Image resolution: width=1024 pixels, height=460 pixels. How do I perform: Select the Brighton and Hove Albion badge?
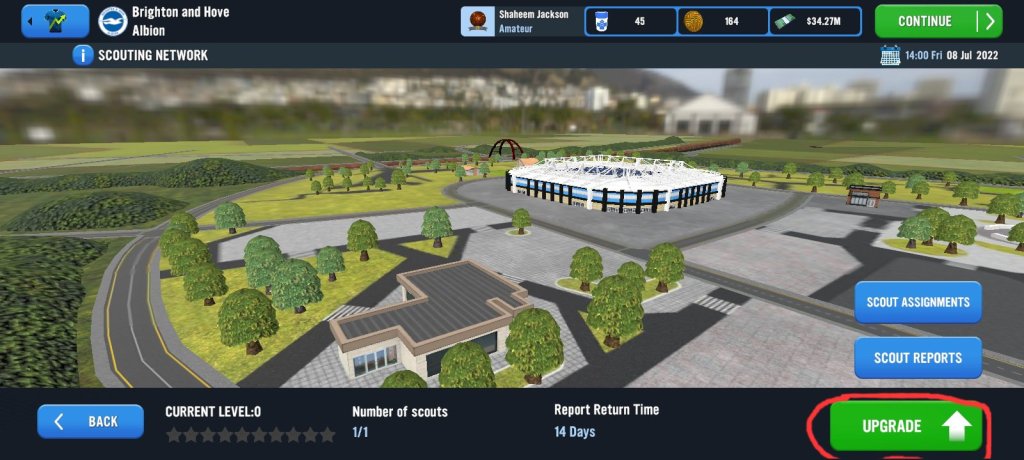112,21
